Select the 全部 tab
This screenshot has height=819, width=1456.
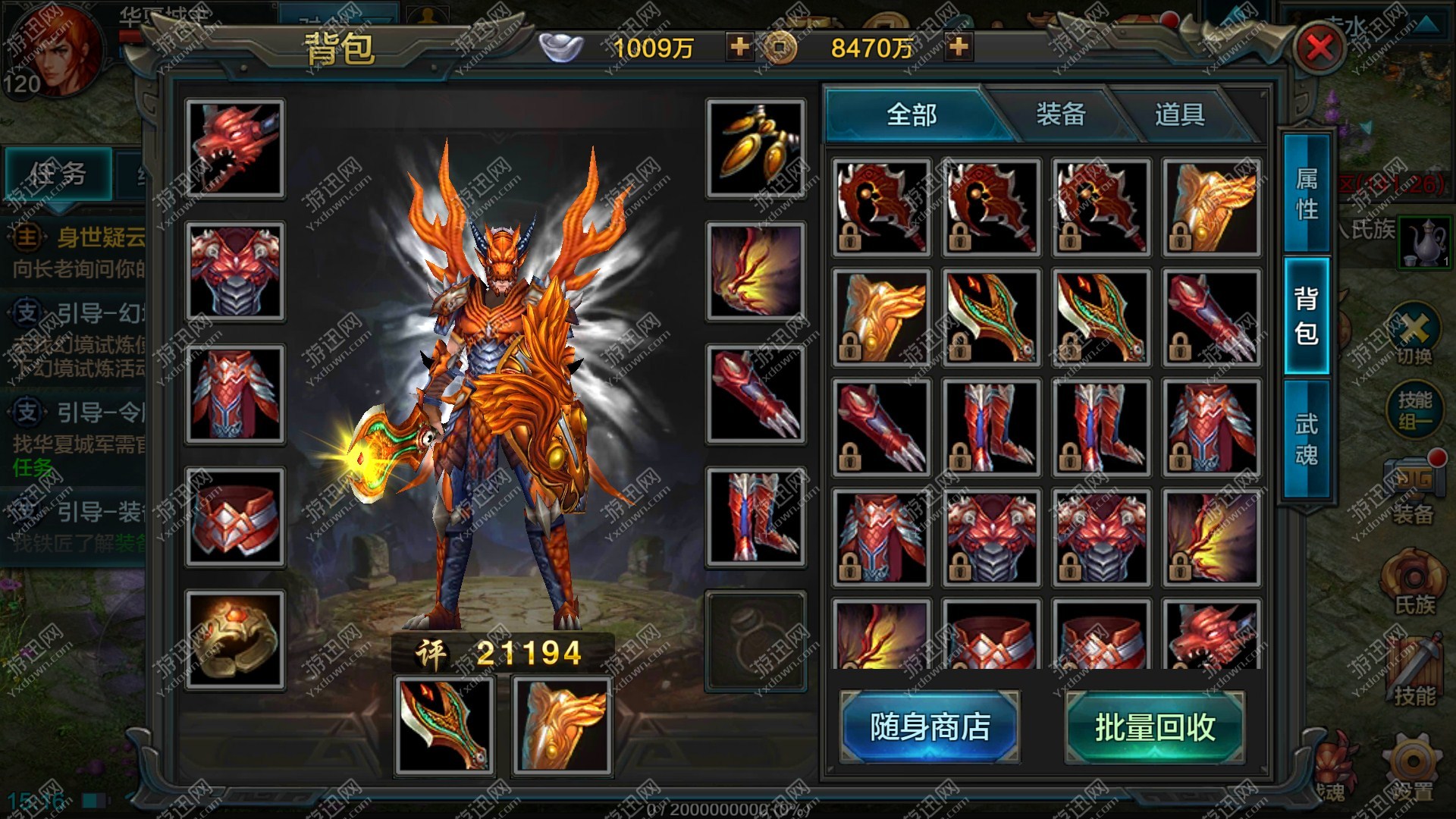[x=912, y=115]
